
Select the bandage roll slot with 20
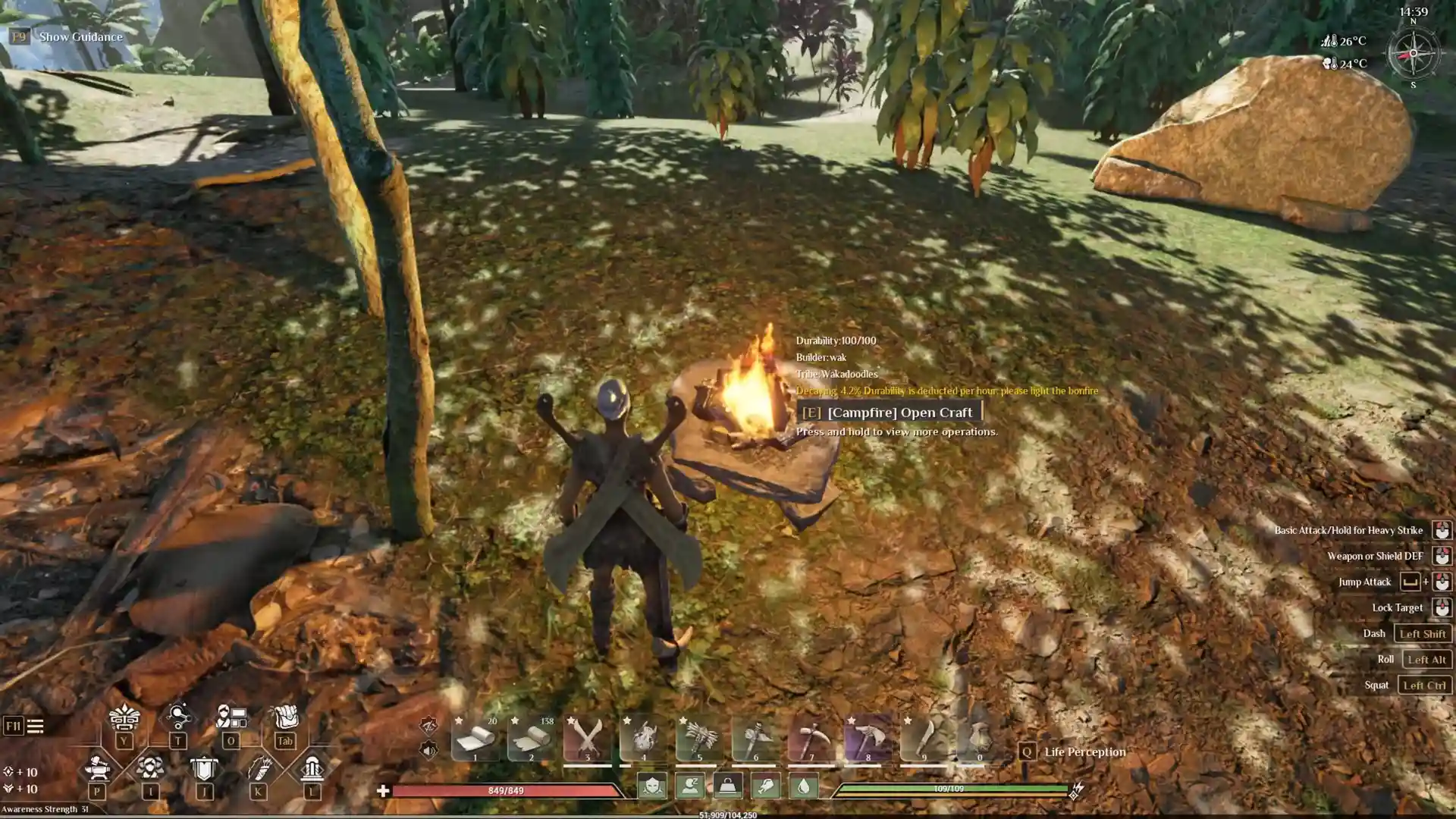475,737
